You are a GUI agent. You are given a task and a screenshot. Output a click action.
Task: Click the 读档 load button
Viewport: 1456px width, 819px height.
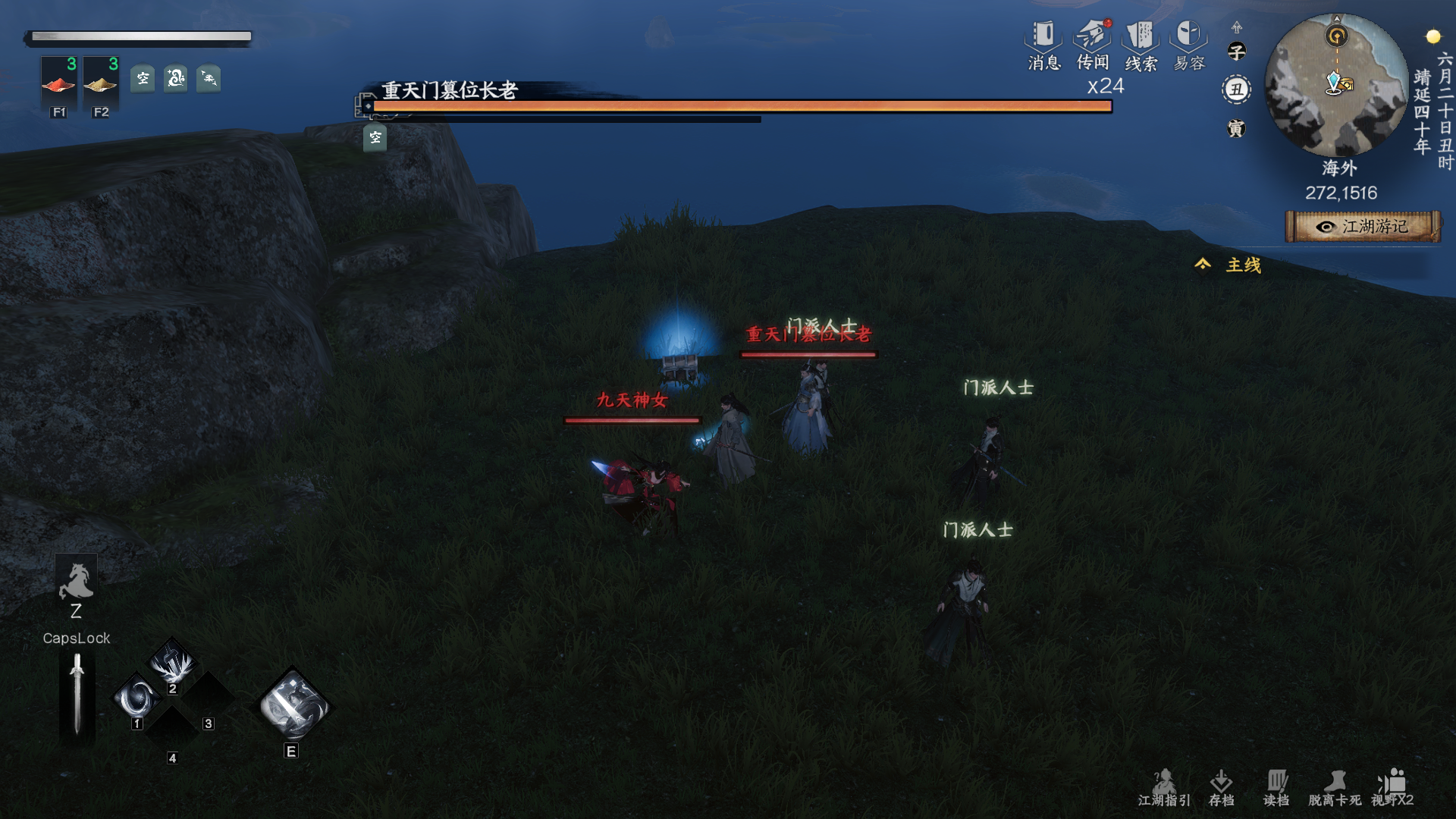click(1276, 788)
